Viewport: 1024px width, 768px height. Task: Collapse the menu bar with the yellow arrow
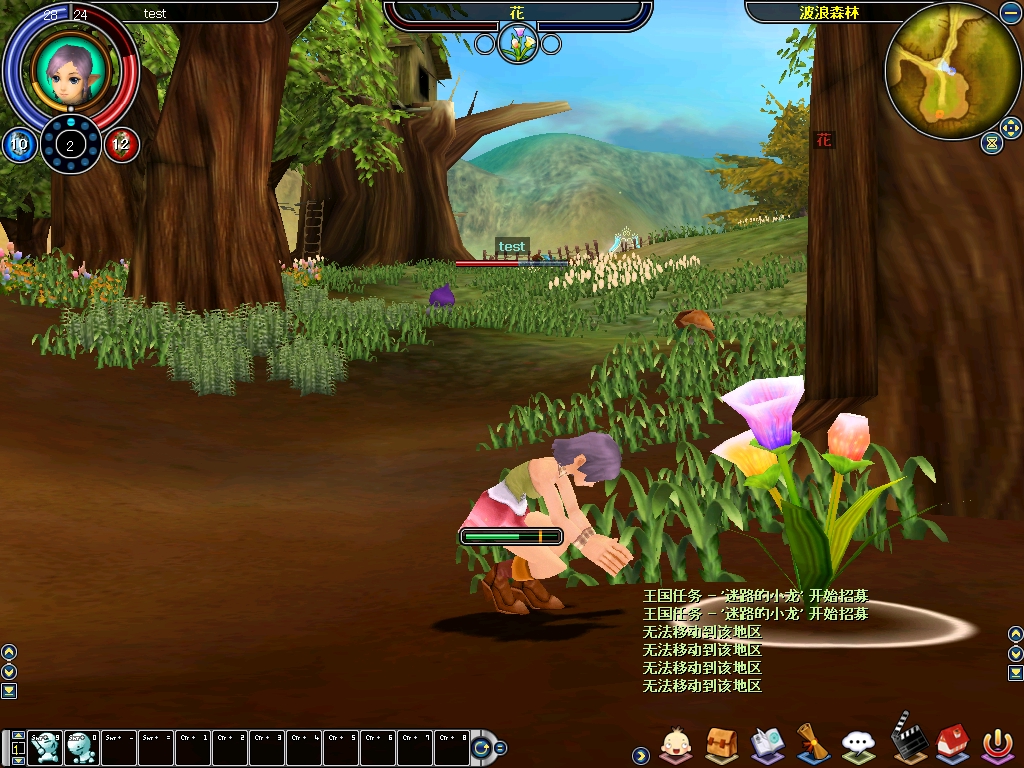(640, 756)
